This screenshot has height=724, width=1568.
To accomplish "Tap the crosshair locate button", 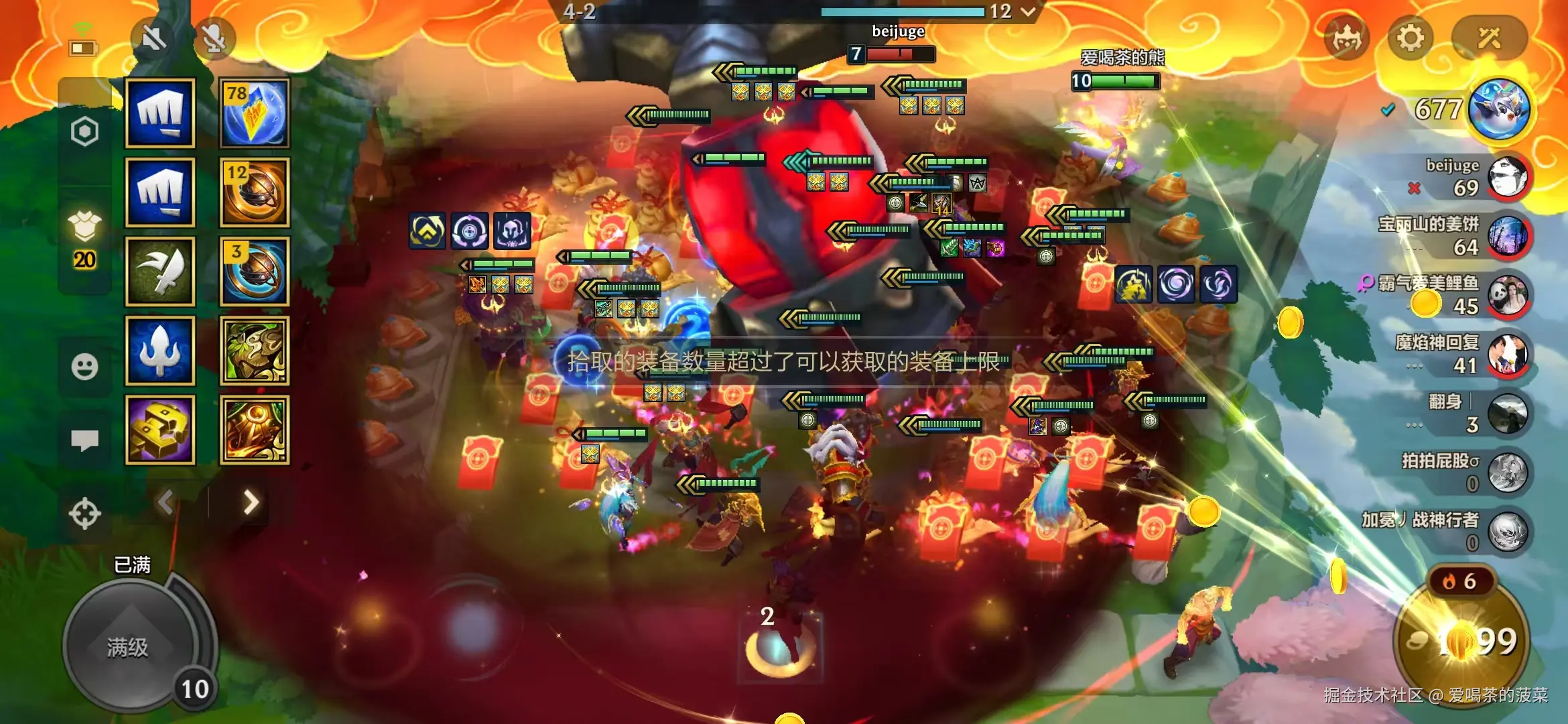I will point(84,514).
